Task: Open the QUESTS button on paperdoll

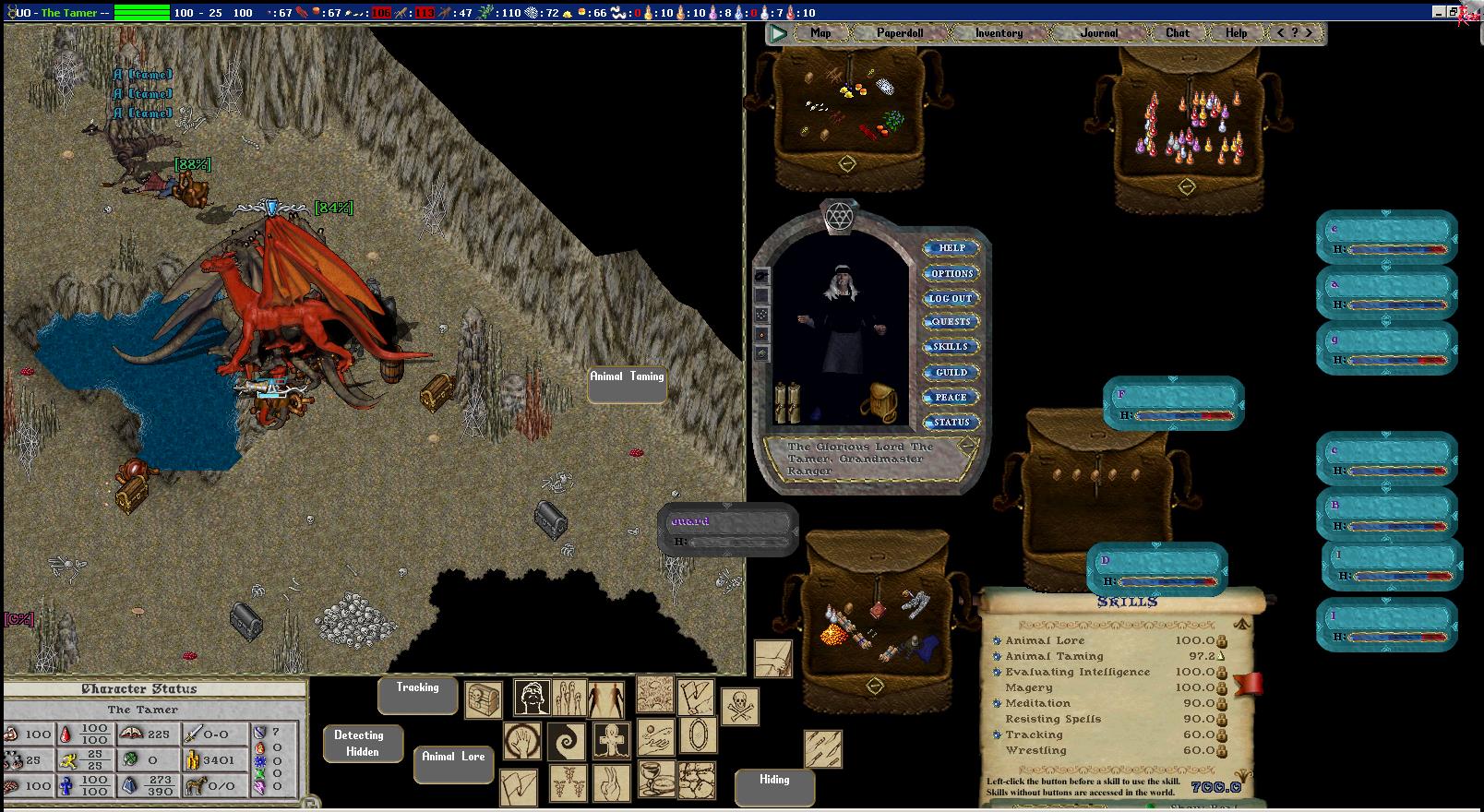Action: (951, 322)
